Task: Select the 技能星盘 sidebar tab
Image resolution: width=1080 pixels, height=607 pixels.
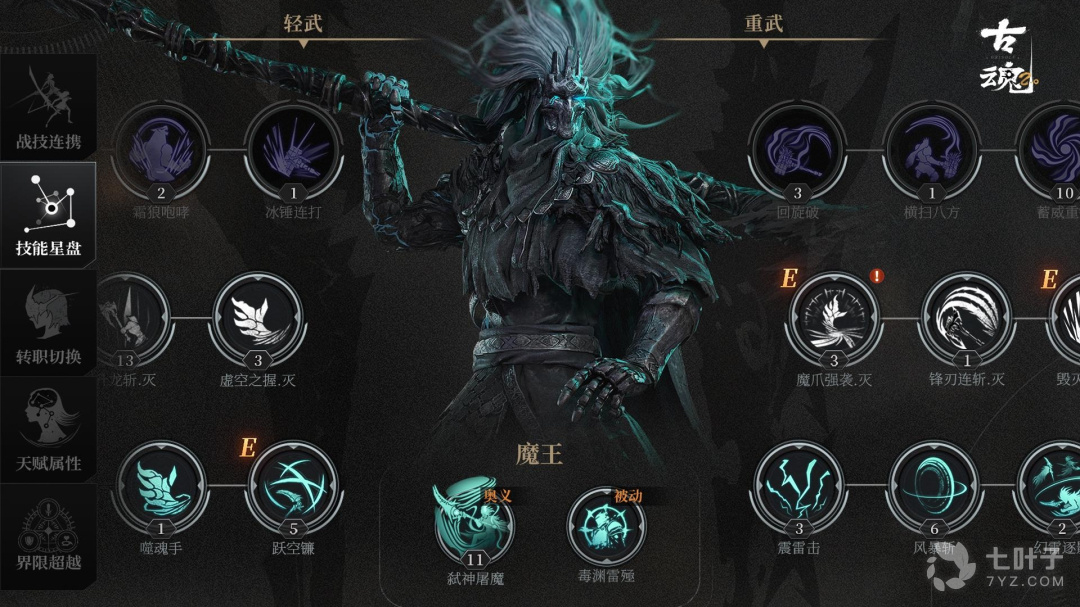Action: pyautogui.click(x=48, y=216)
